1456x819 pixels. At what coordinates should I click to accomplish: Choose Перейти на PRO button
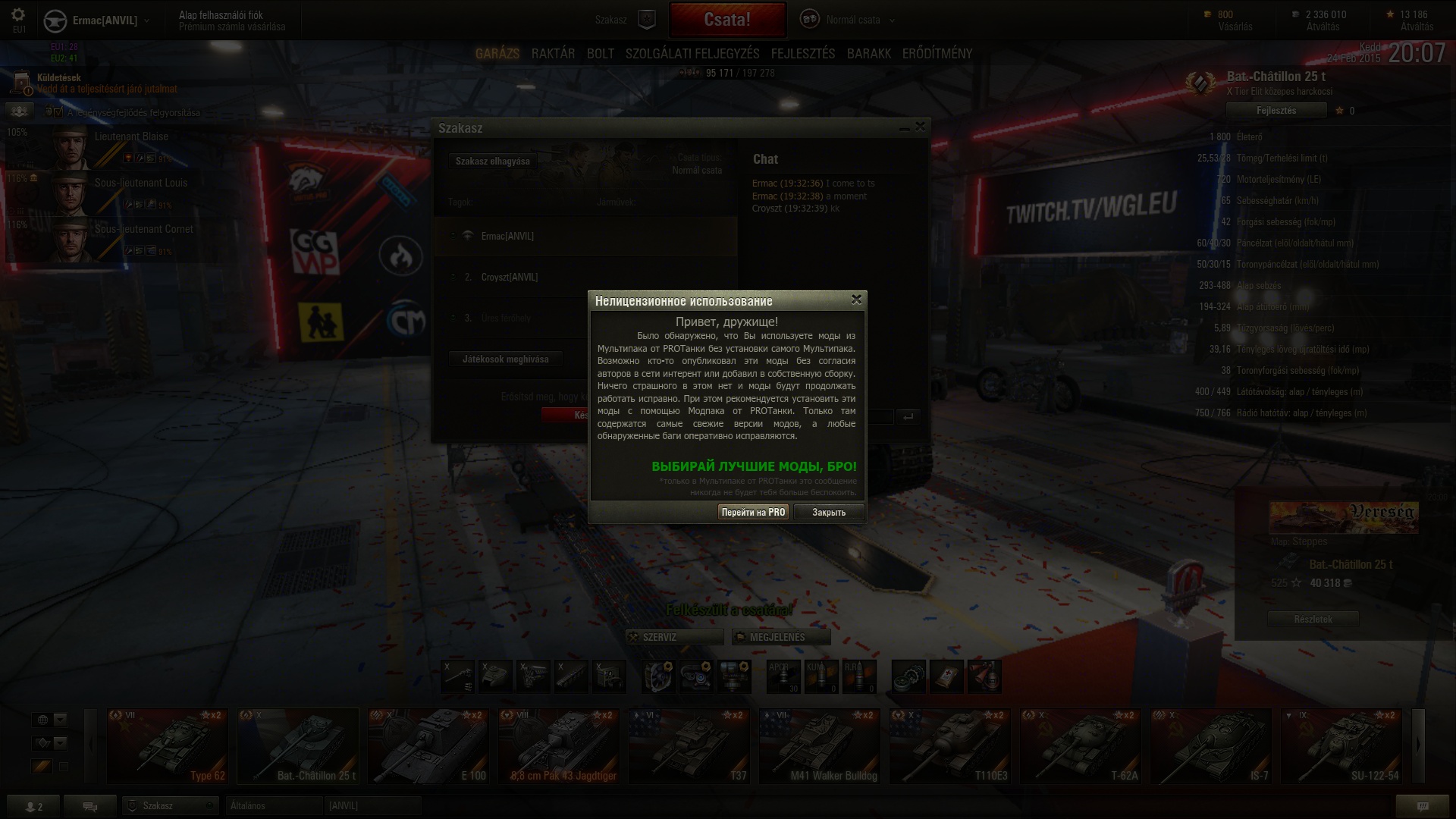753,513
